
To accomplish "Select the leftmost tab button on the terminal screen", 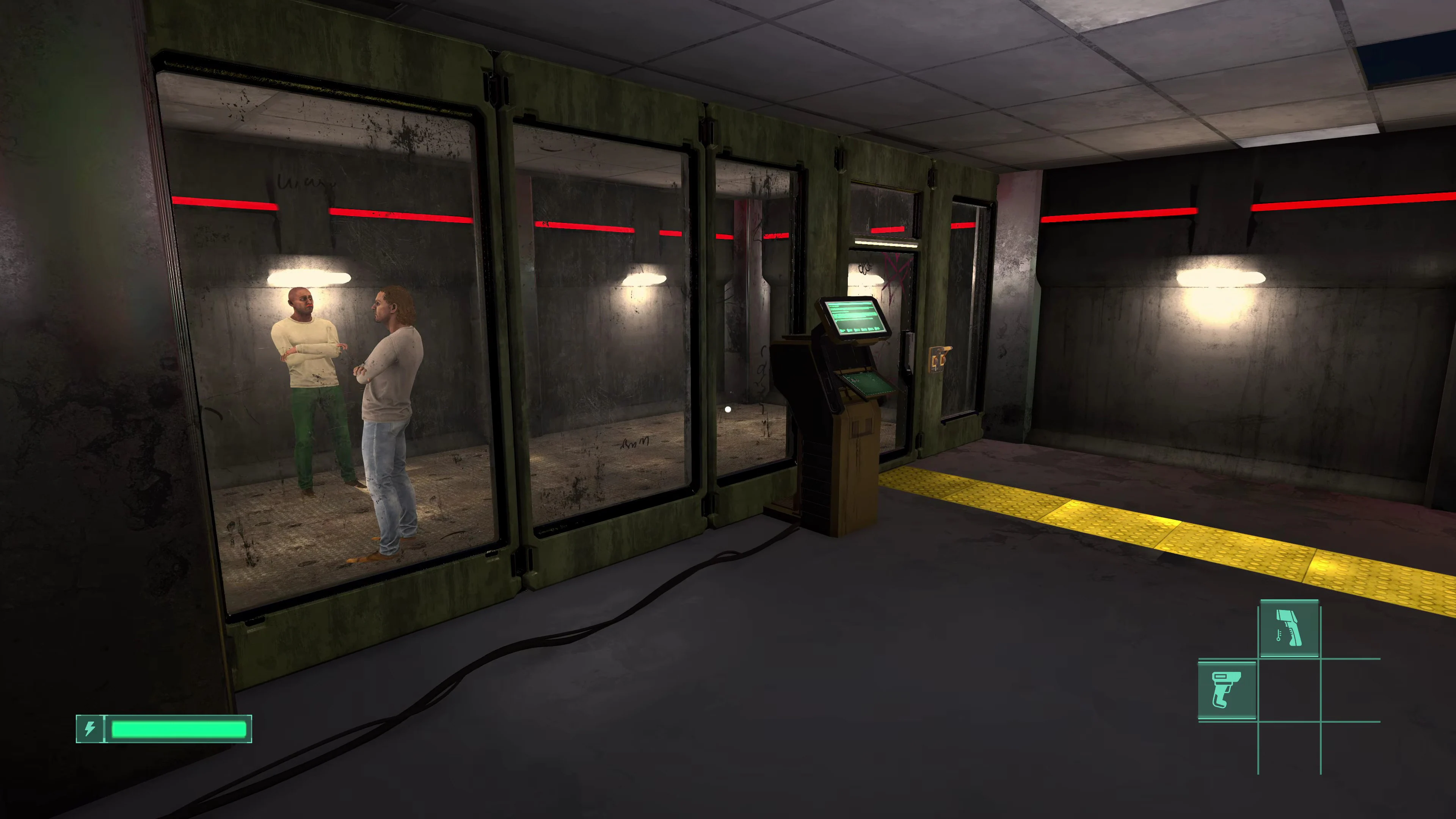I will [843, 330].
